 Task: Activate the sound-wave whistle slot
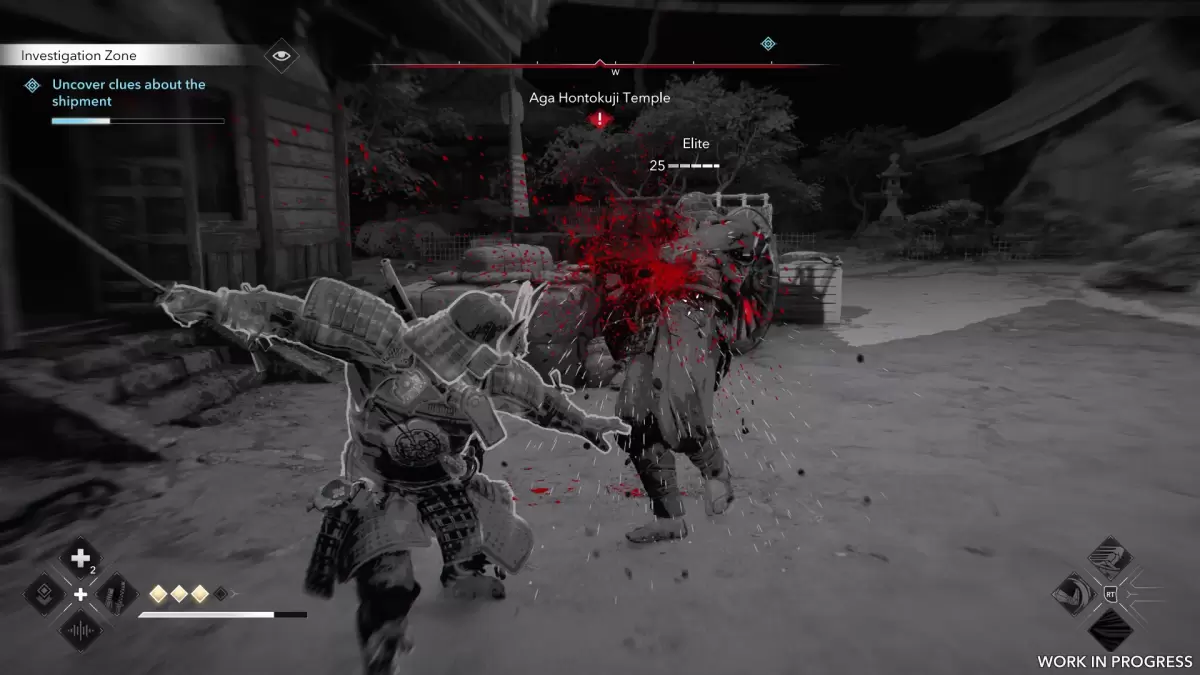81,630
